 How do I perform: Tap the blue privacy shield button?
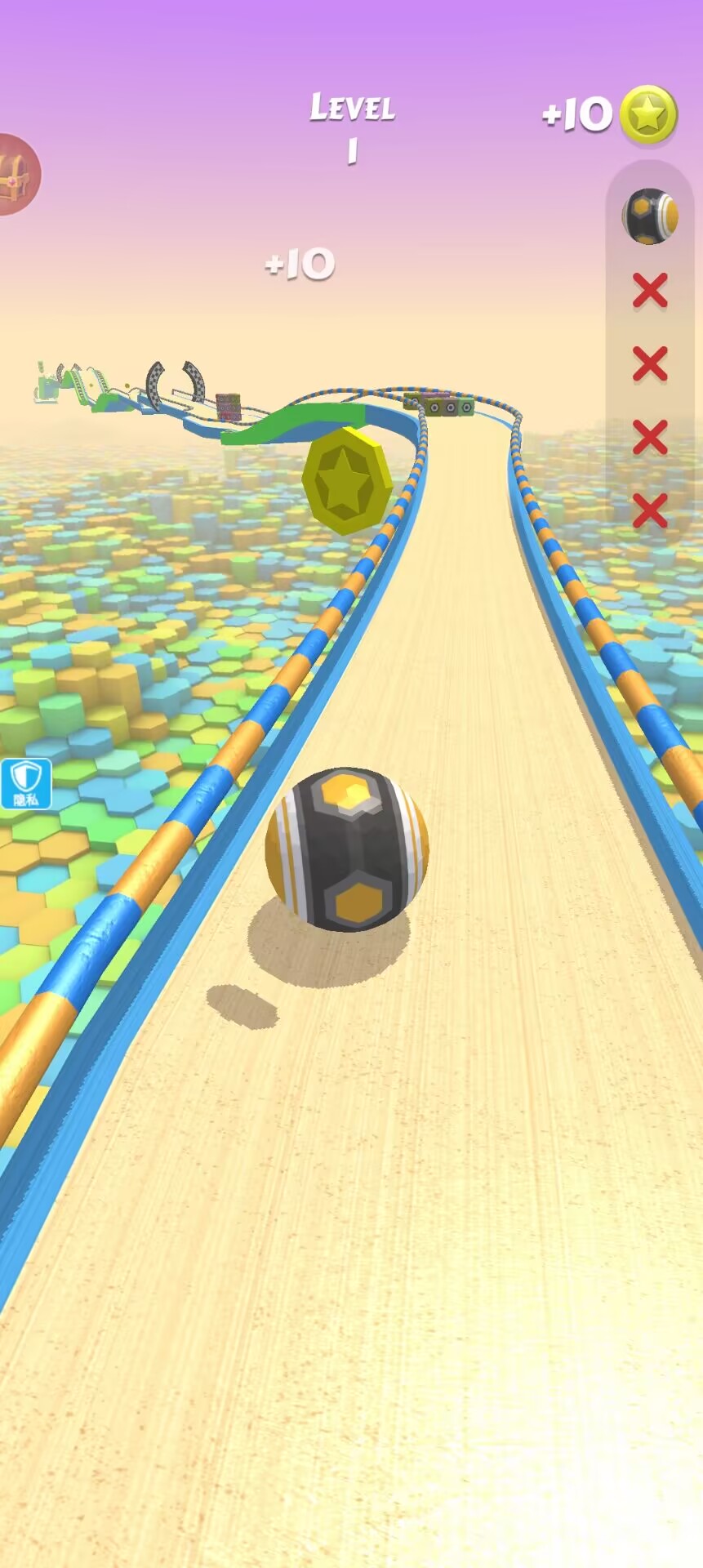[26, 784]
